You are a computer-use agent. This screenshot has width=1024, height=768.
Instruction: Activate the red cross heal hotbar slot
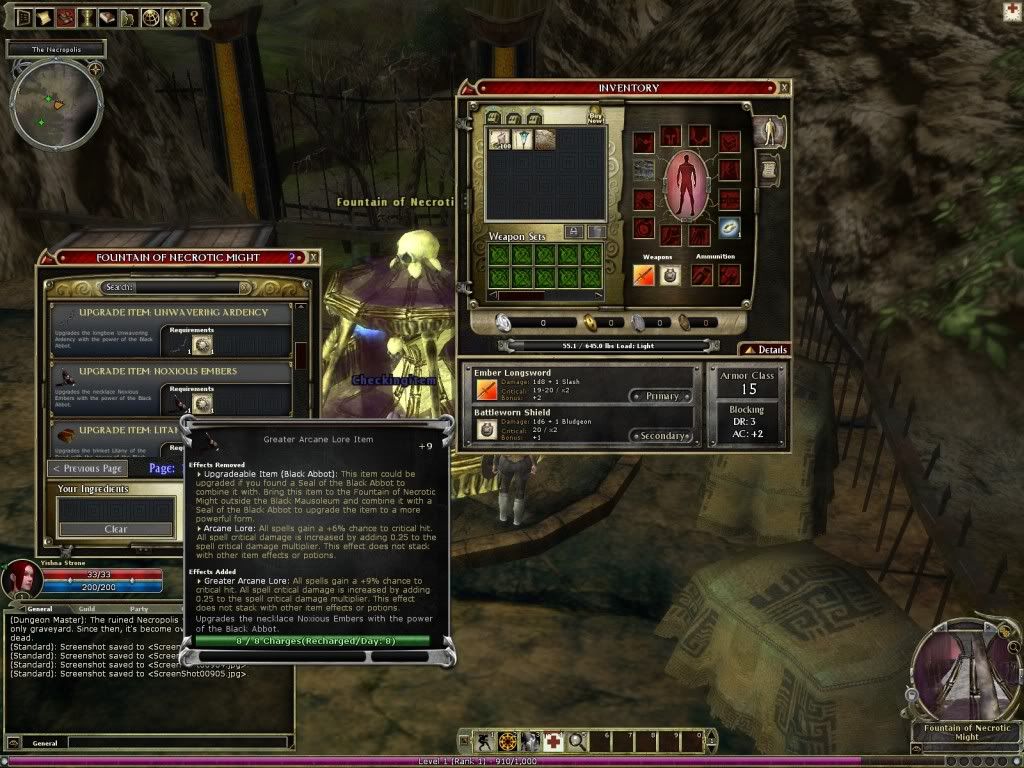tap(553, 741)
